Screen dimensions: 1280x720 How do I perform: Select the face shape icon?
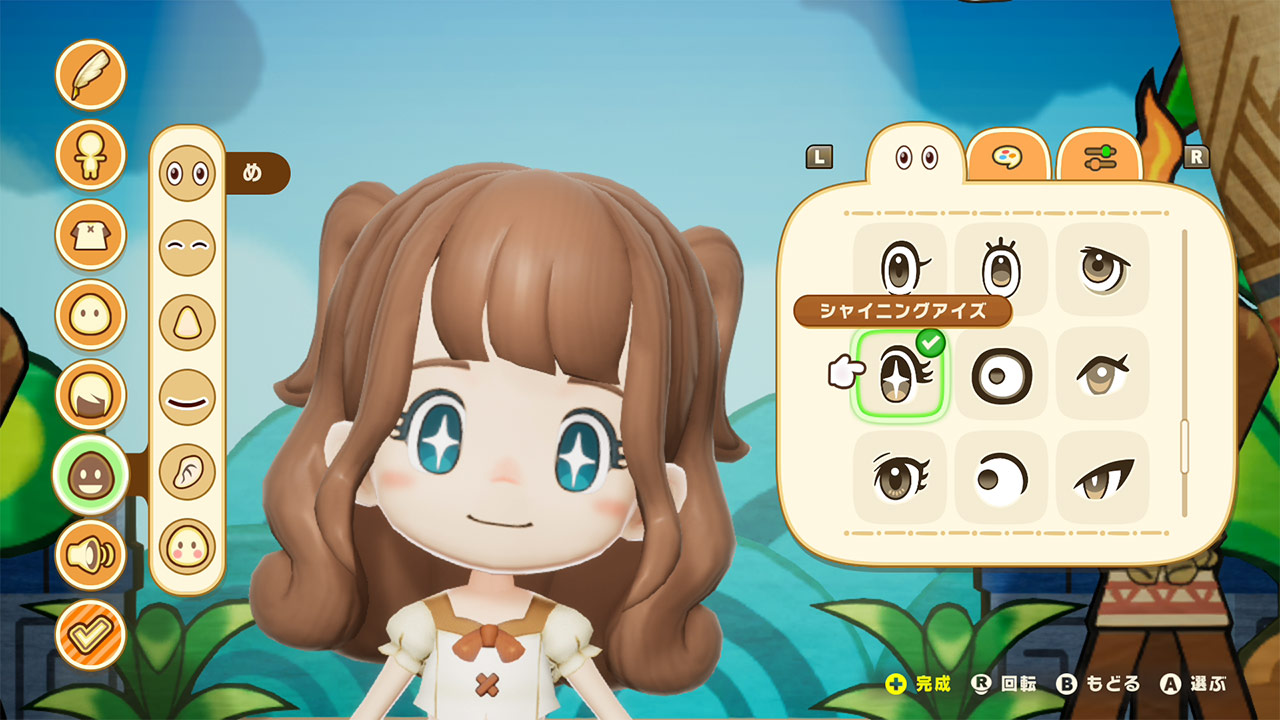tap(90, 316)
